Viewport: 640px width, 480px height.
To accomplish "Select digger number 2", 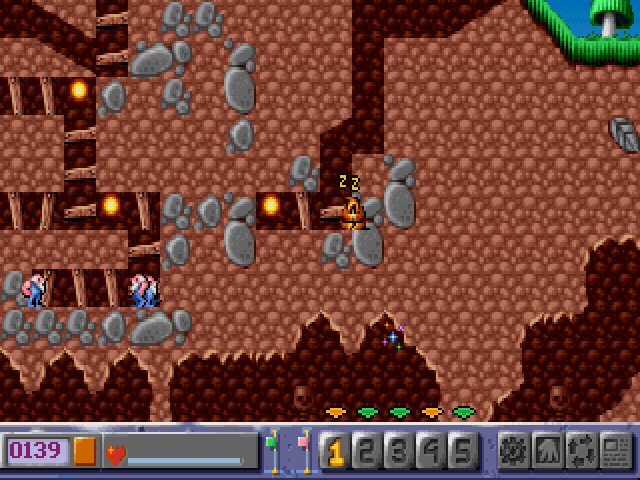I will point(367,452).
